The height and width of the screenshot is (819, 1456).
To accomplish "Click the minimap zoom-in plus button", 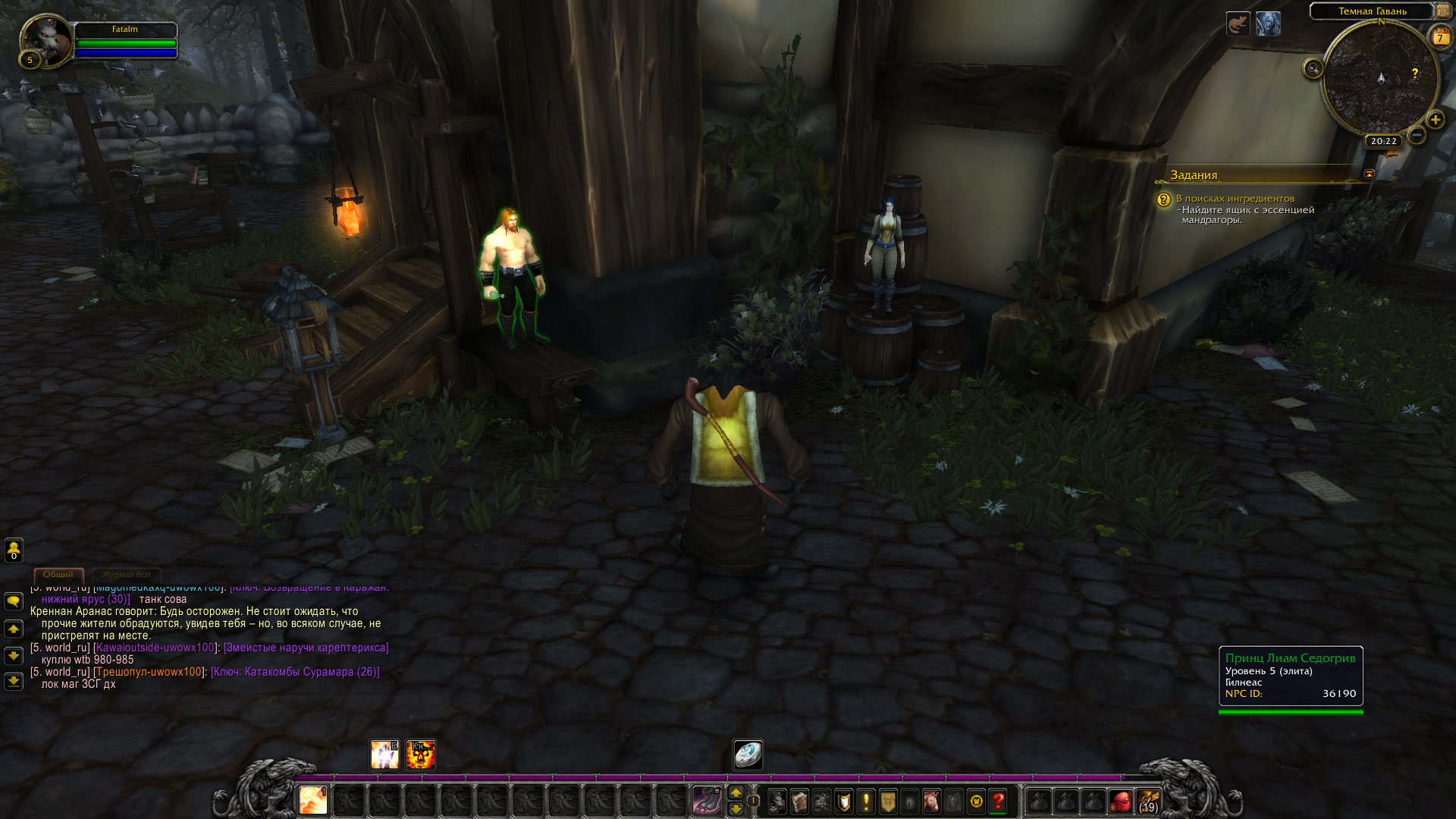I will pyautogui.click(x=1435, y=120).
